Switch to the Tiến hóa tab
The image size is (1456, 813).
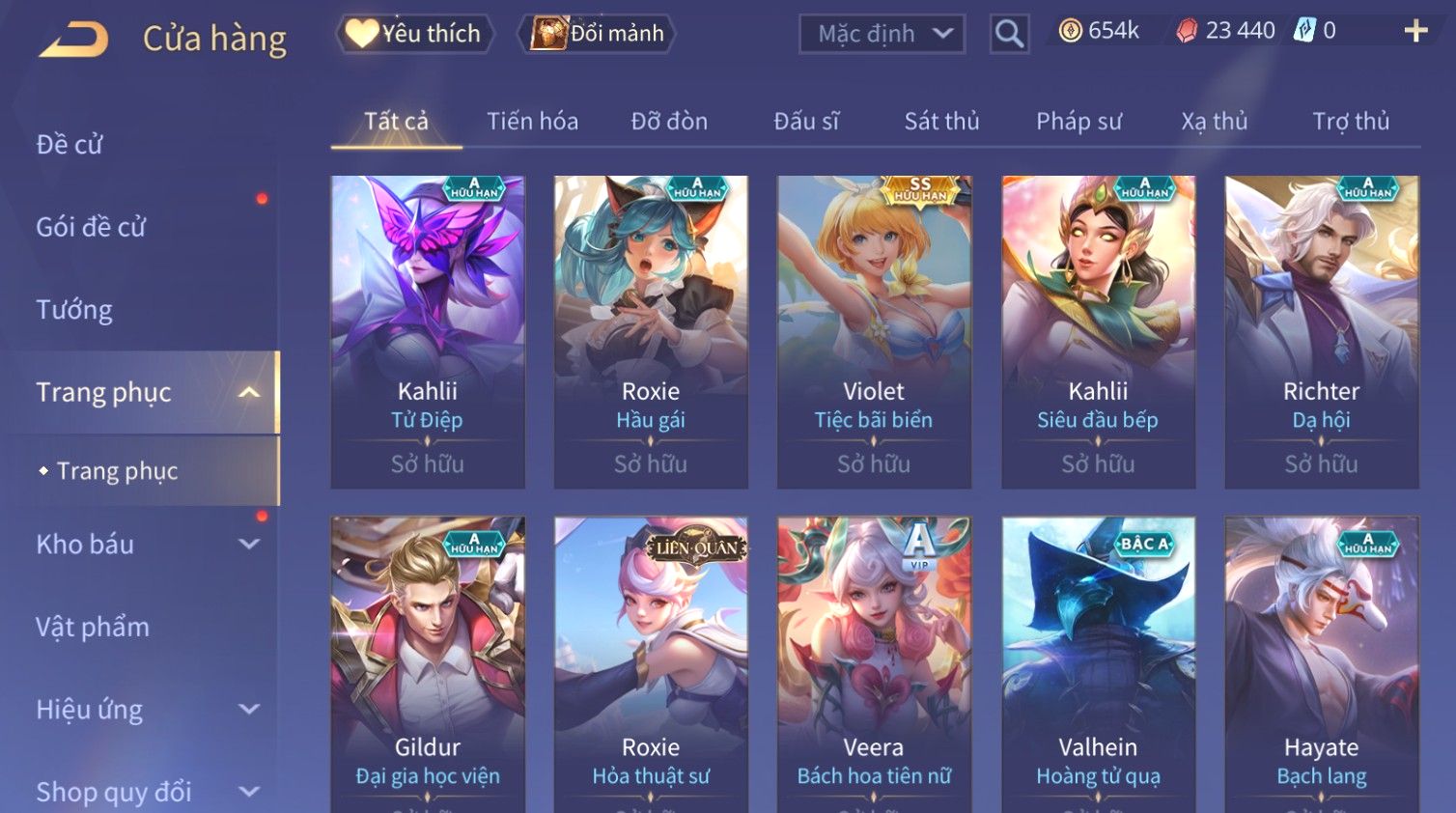click(532, 122)
